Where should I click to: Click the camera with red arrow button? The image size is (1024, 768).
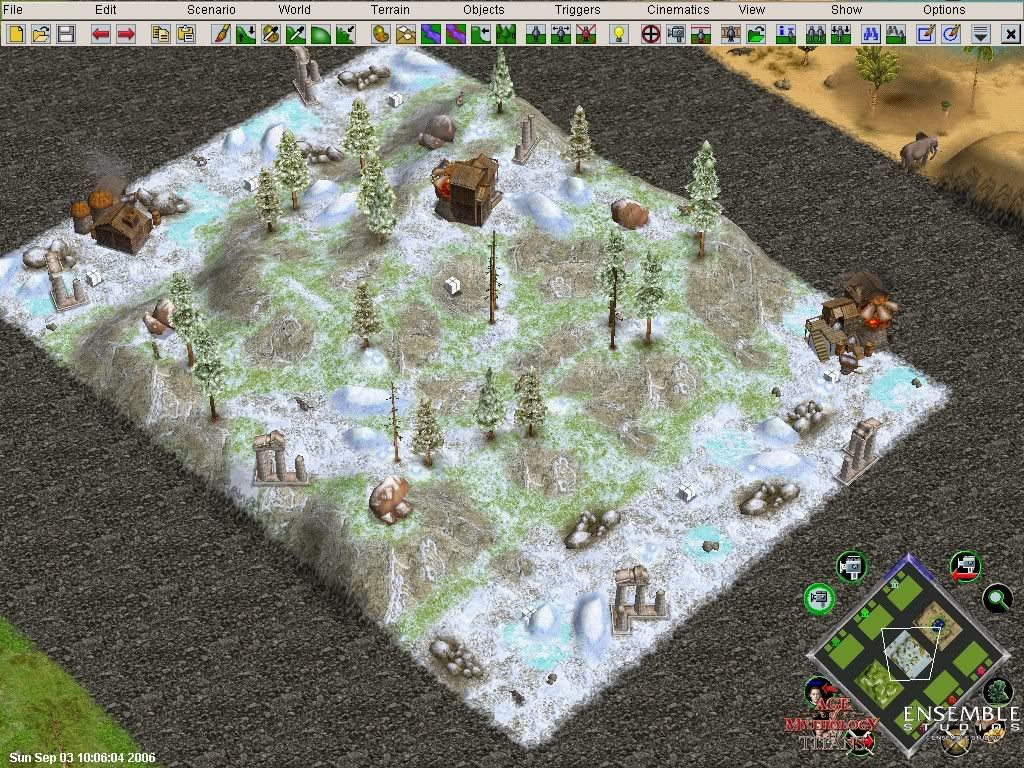pyautogui.click(x=965, y=566)
